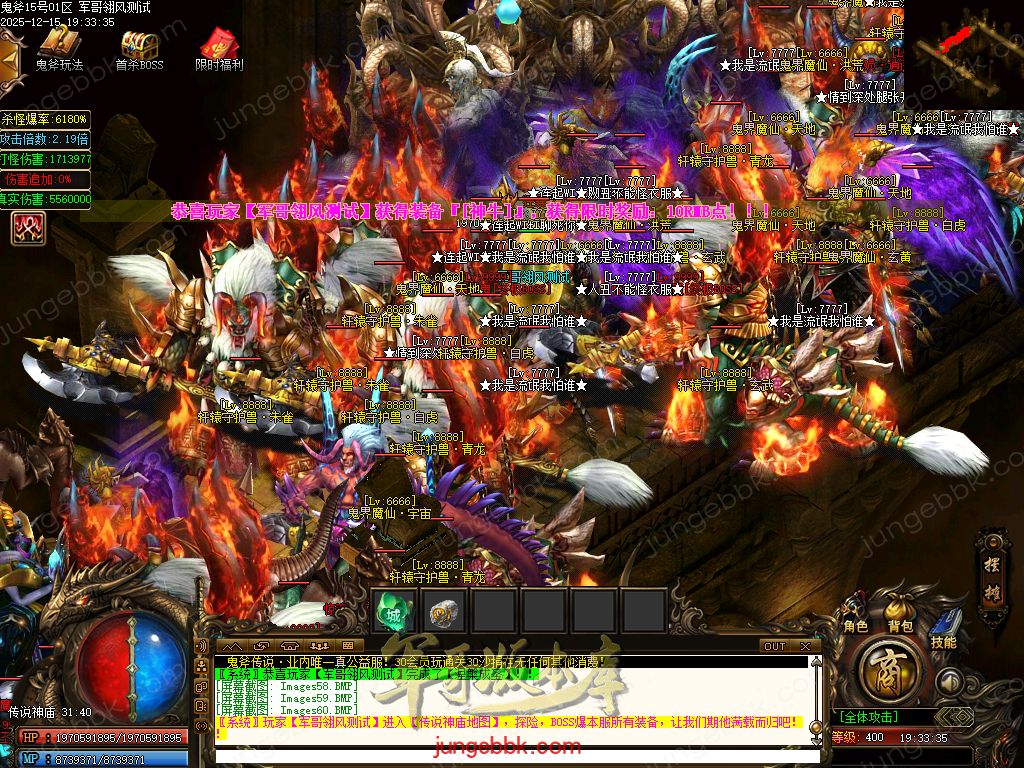Toggle the sound speaker button
Viewport: 1024px width, 768px height.
(x=951, y=682)
